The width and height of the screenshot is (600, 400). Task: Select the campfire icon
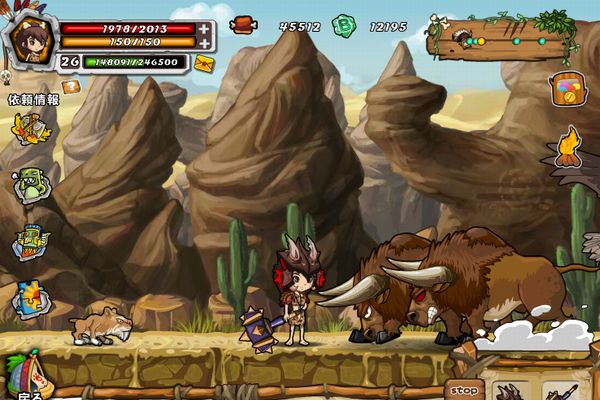click(x=568, y=147)
